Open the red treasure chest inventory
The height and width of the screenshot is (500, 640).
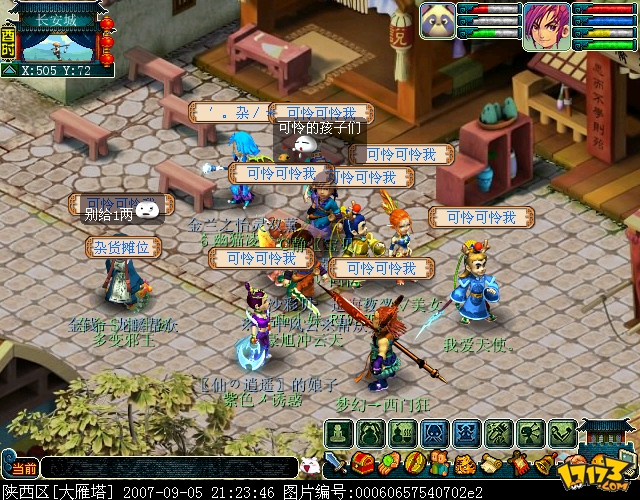364,463
